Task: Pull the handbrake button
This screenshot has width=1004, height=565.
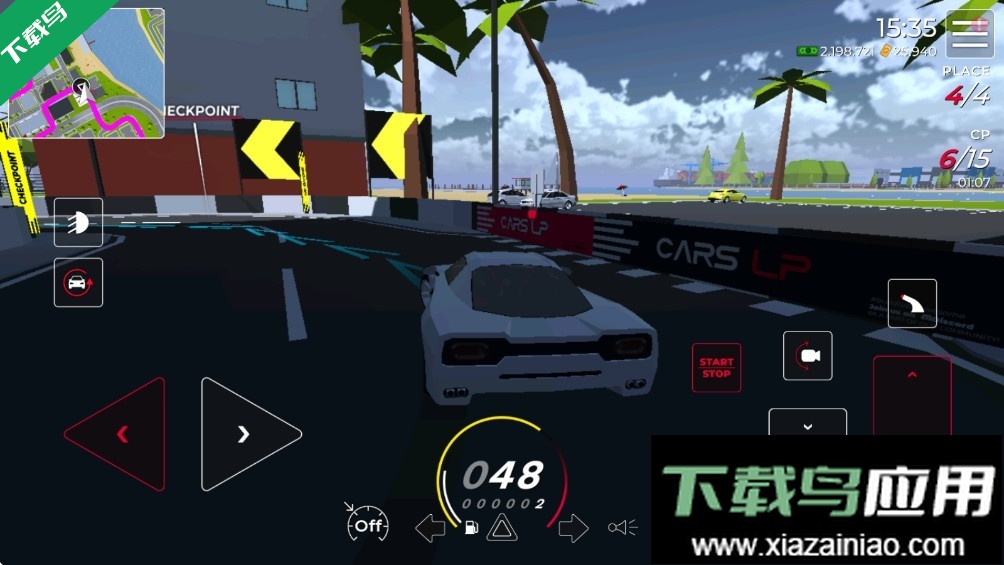Action: pos(912,304)
